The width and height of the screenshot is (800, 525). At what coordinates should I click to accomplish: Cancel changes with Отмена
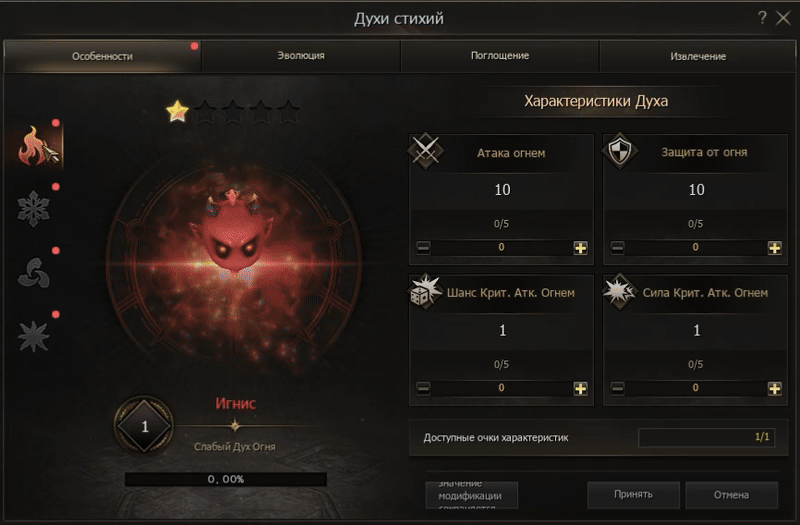[x=731, y=494]
